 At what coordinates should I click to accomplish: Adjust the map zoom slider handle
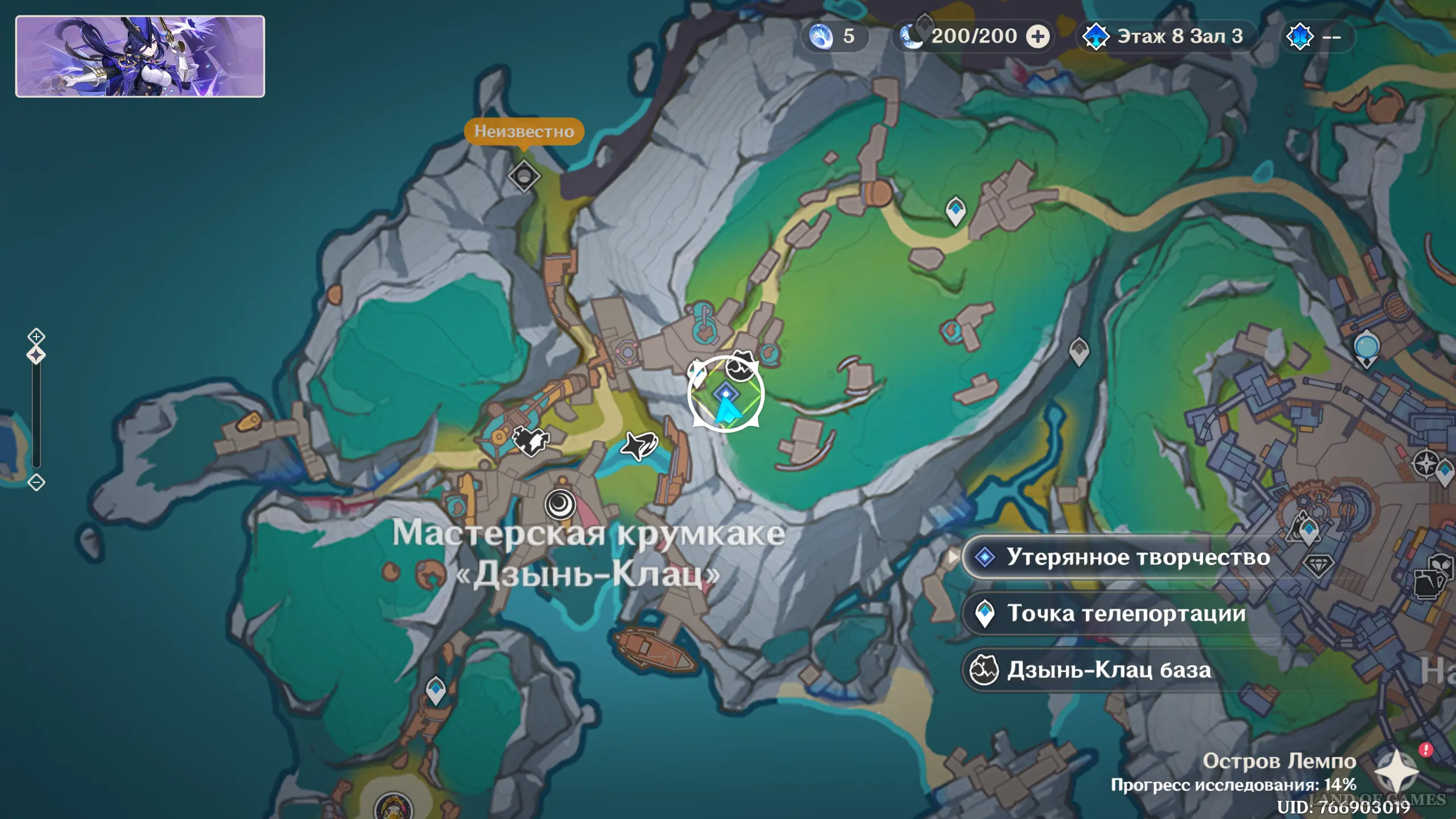(x=36, y=355)
